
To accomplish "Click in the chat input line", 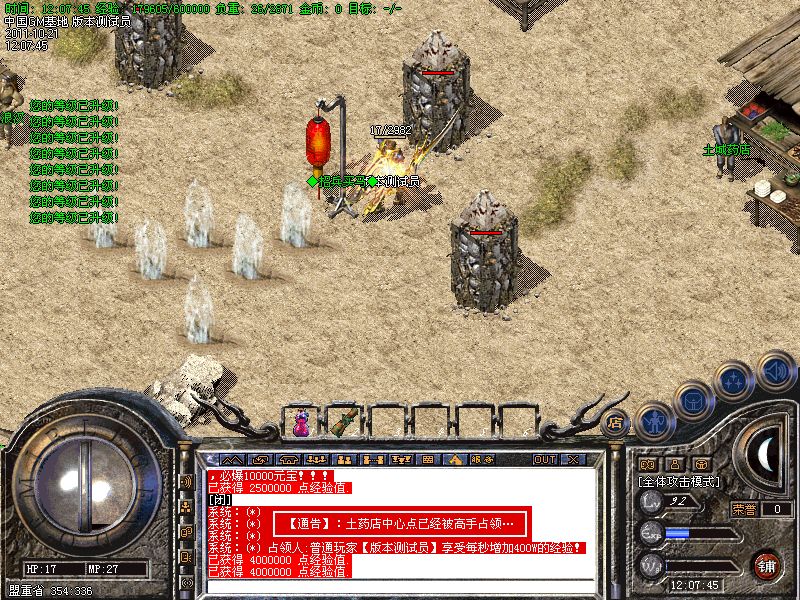I will 400,587.
